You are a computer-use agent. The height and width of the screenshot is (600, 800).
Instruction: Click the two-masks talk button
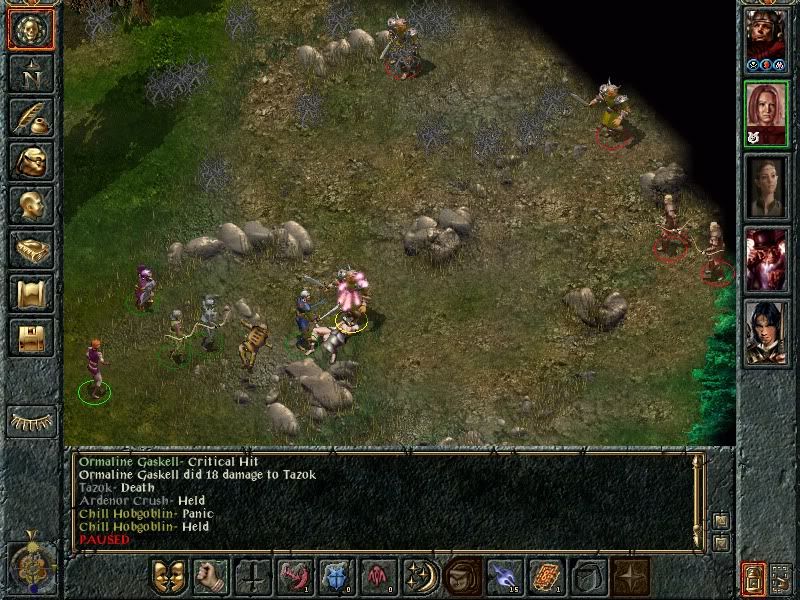tap(168, 577)
